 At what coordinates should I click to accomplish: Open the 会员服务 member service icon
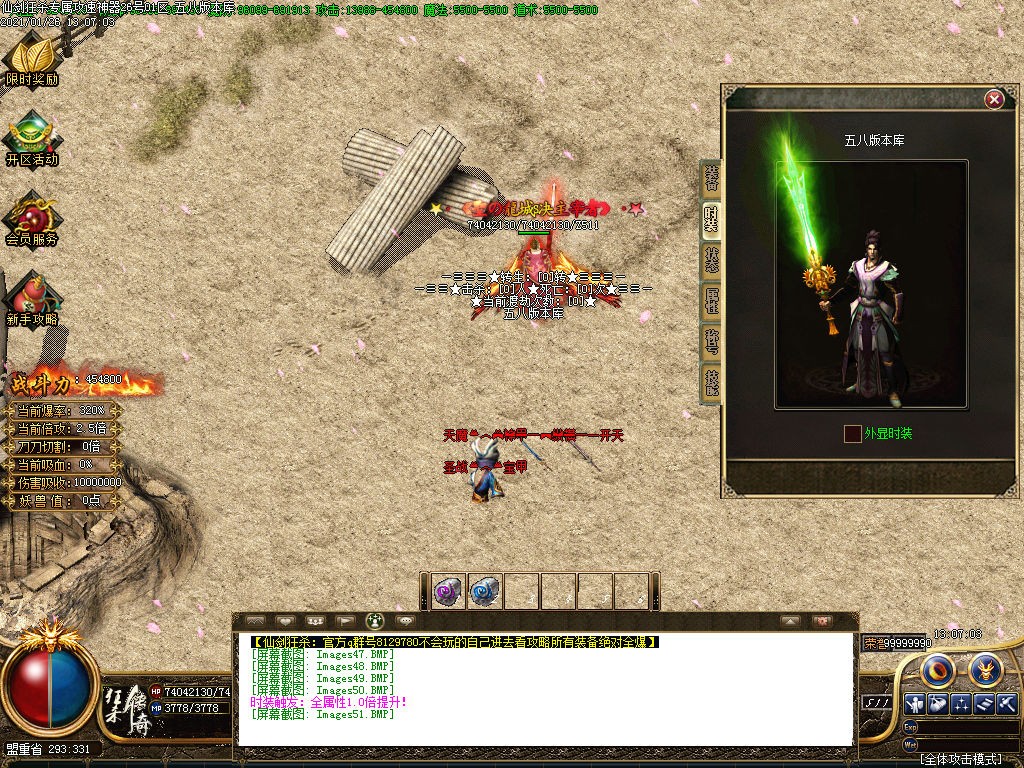(x=32, y=215)
